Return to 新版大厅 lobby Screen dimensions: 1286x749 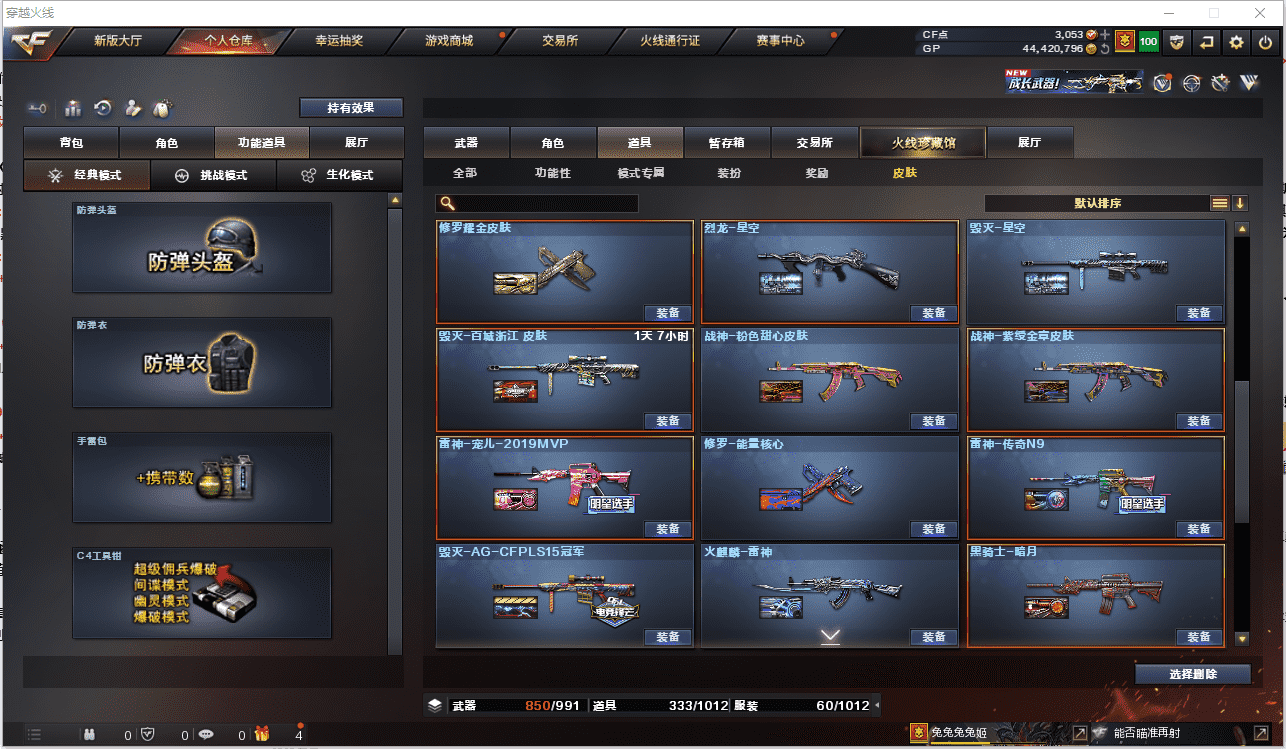point(118,41)
